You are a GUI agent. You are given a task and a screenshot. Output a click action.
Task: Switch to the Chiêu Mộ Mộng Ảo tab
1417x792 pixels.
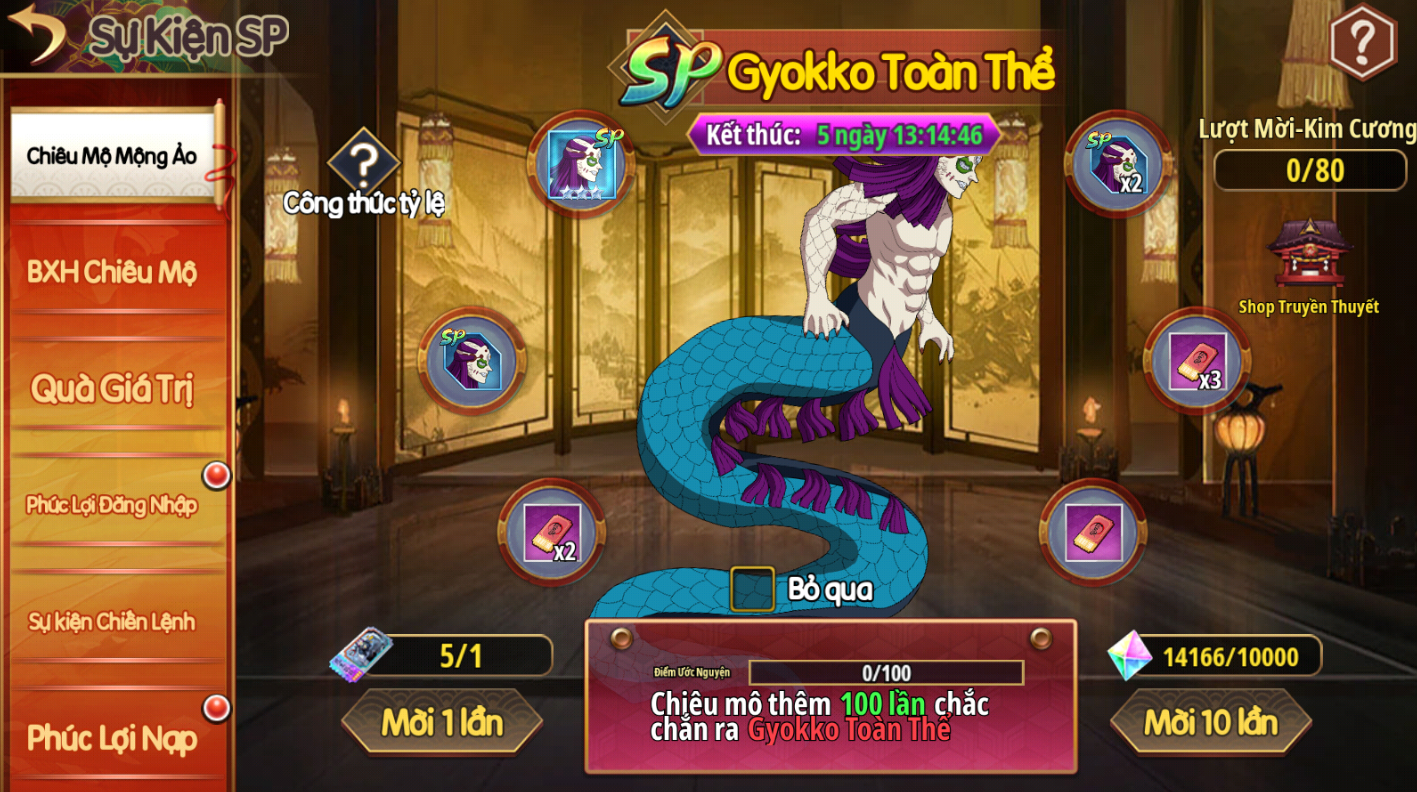[x=112, y=156]
